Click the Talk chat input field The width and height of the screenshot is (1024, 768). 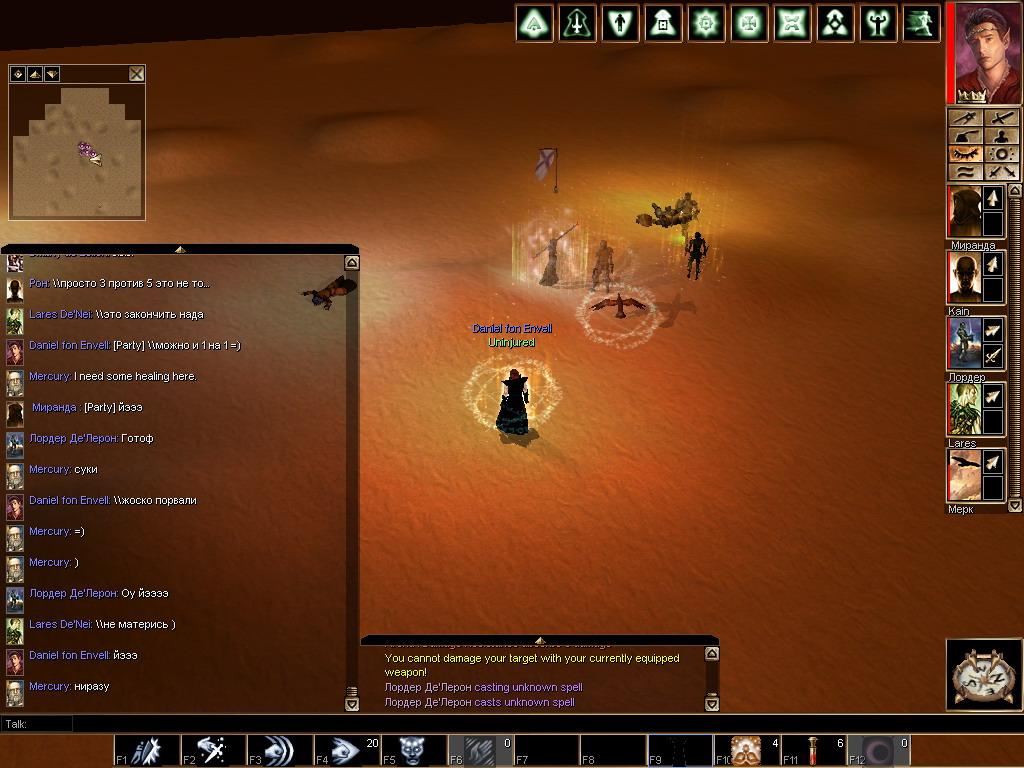click(x=400, y=723)
